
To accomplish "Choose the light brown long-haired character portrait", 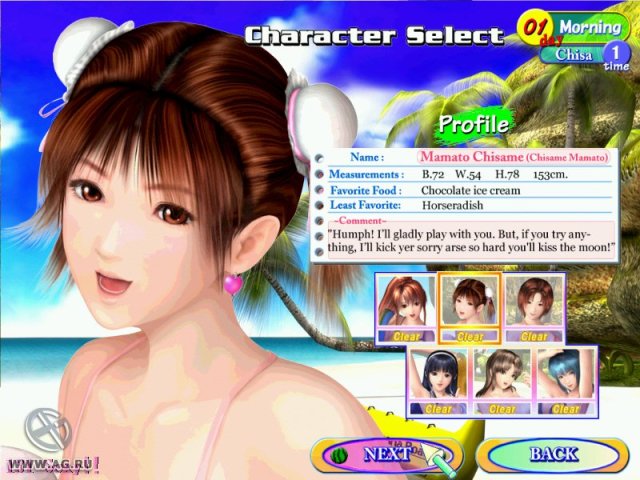I will [502, 381].
